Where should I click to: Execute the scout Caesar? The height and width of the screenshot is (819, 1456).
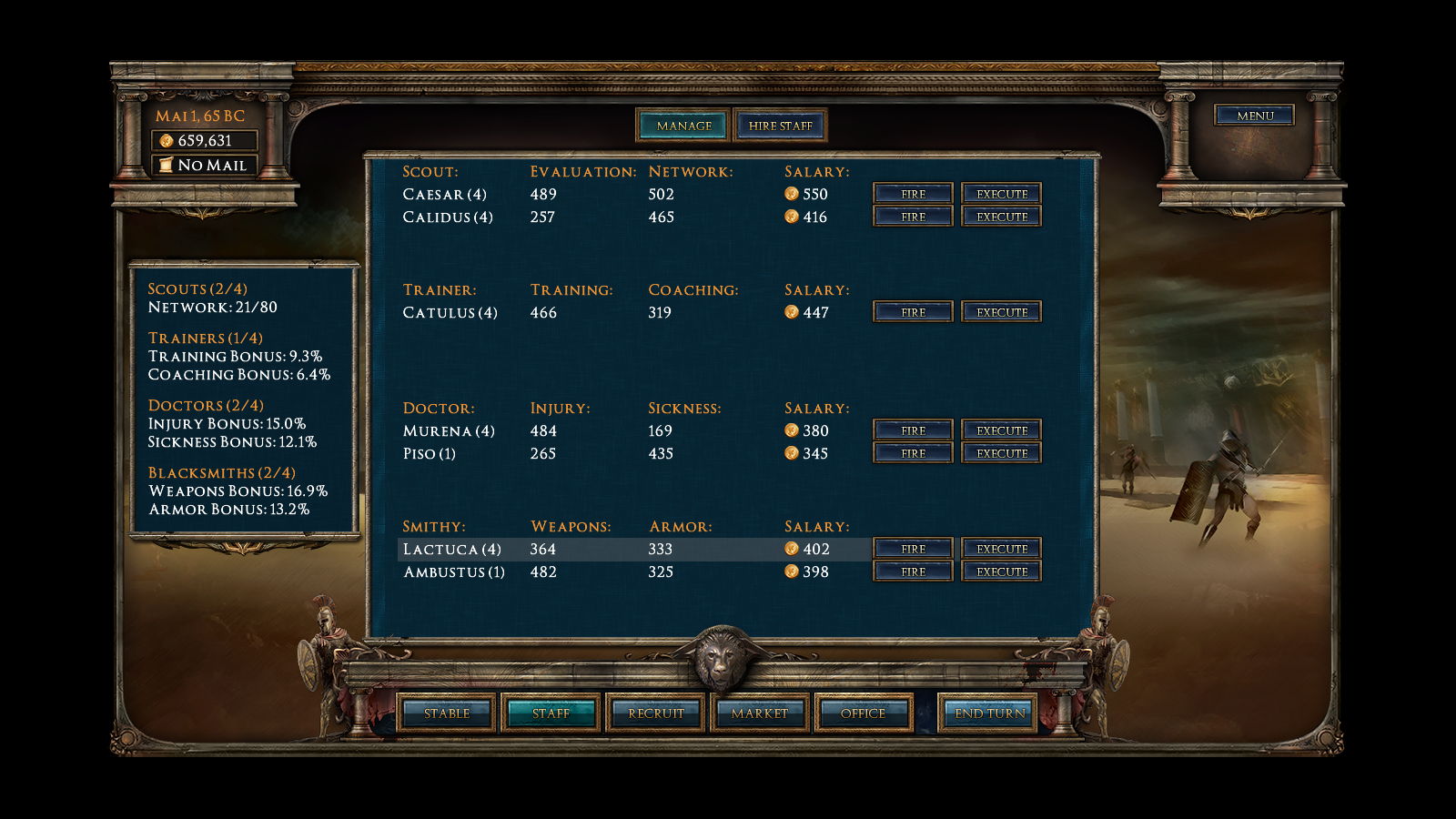(1001, 194)
